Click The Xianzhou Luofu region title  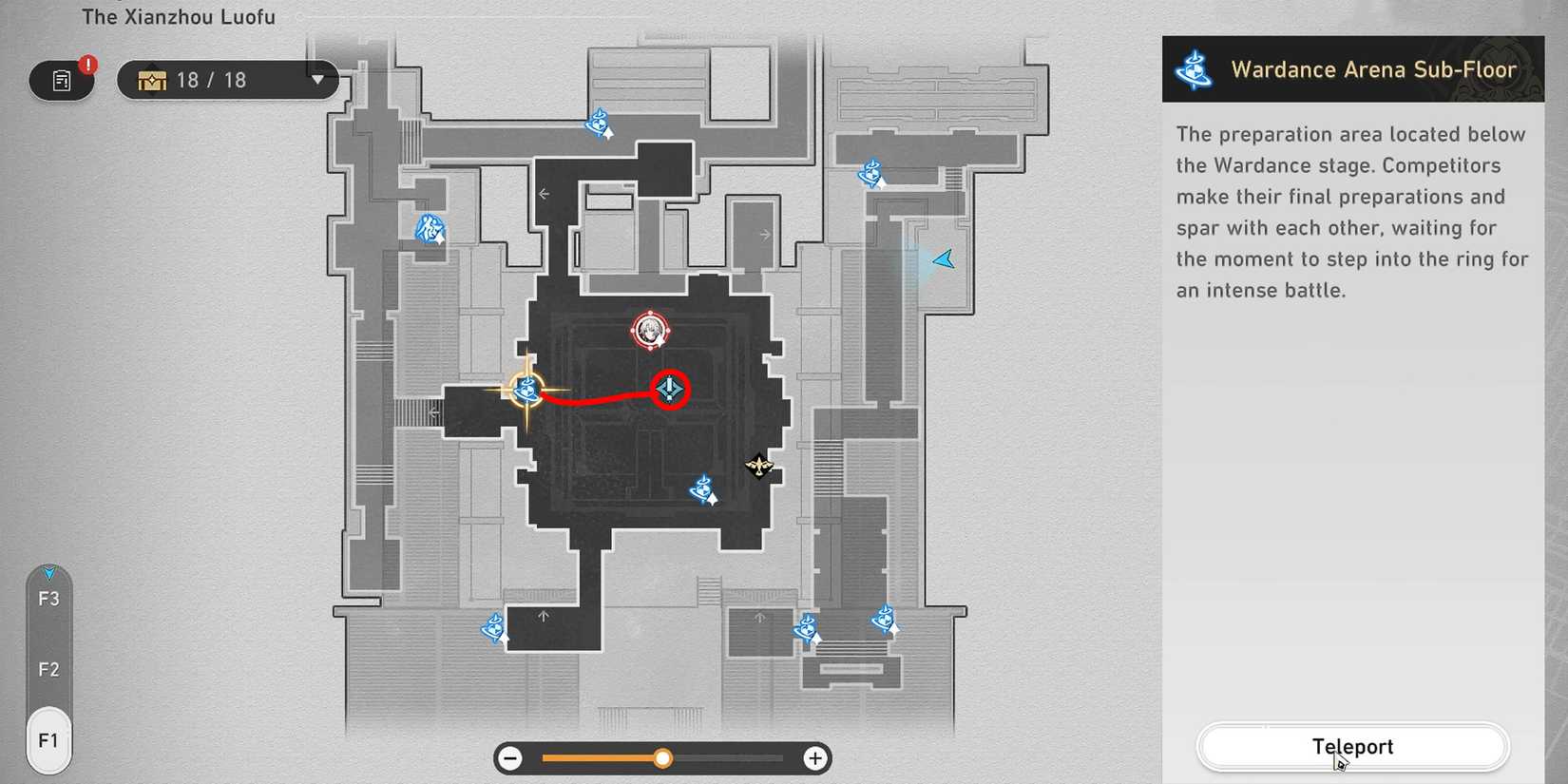[179, 16]
